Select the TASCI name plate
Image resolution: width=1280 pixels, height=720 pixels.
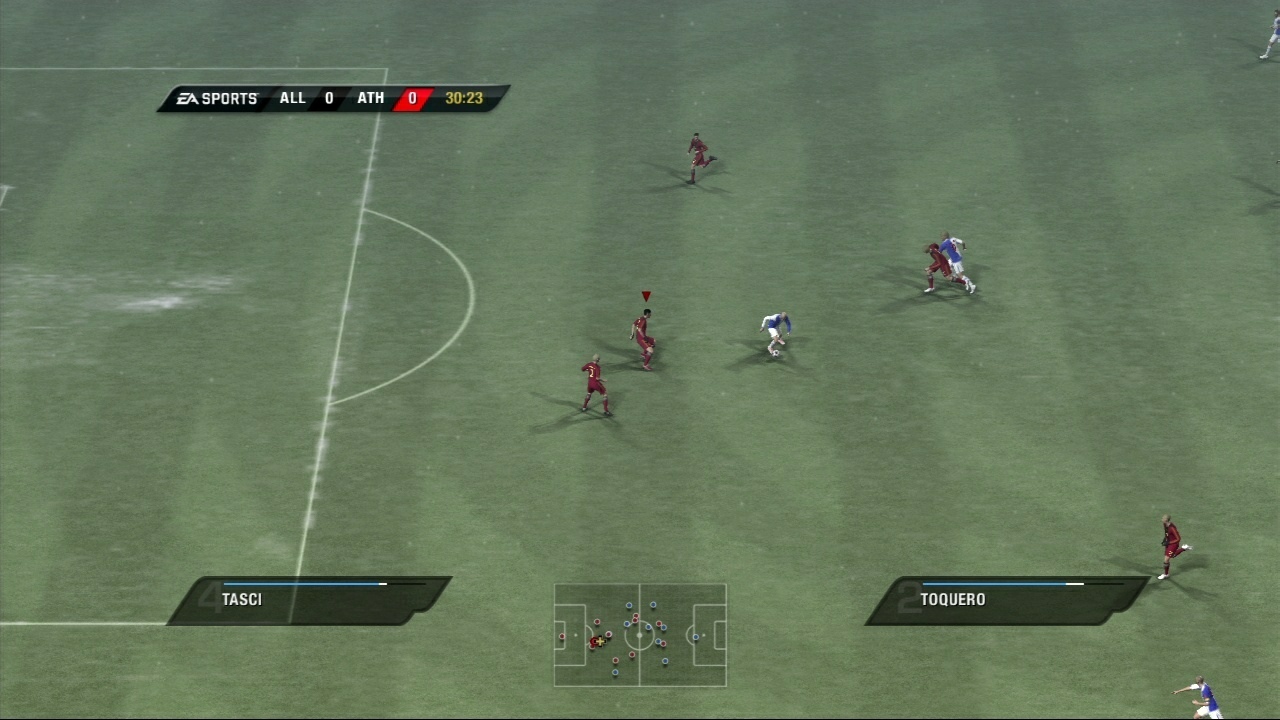tap(242, 599)
